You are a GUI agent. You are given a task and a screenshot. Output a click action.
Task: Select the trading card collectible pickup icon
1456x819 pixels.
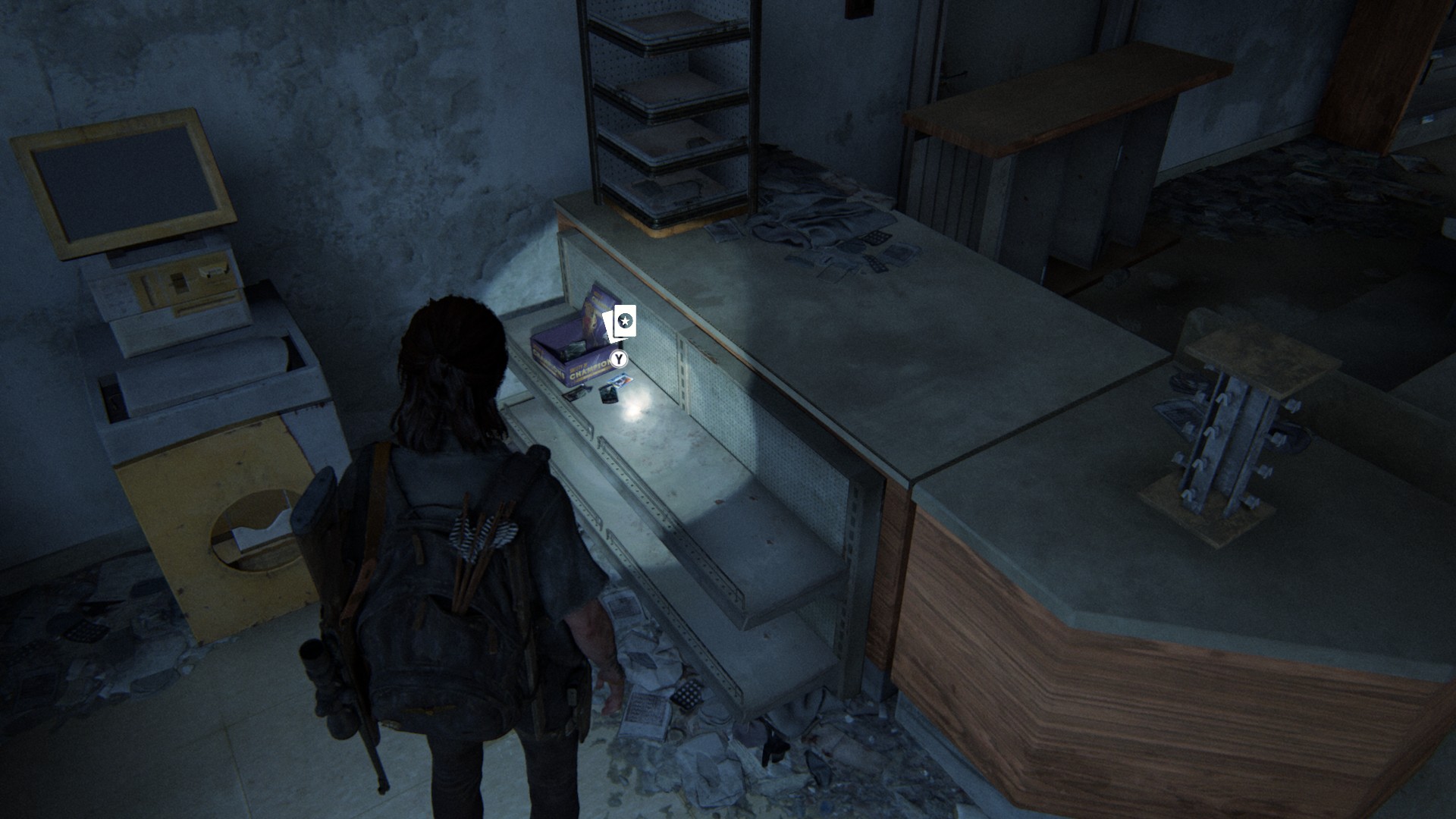[621, 323]
